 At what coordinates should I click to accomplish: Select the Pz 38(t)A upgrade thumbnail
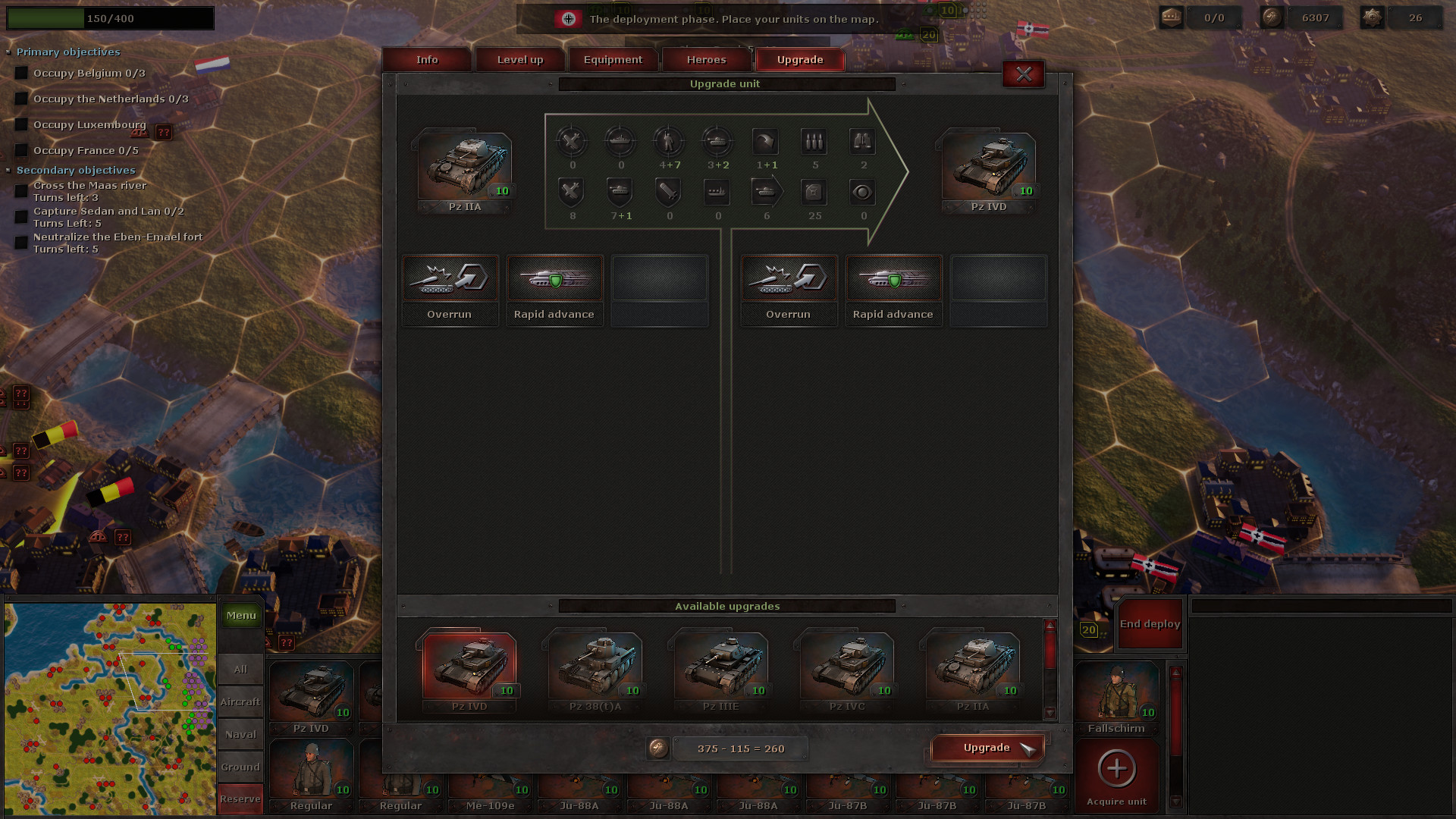[x=595, y=666]
